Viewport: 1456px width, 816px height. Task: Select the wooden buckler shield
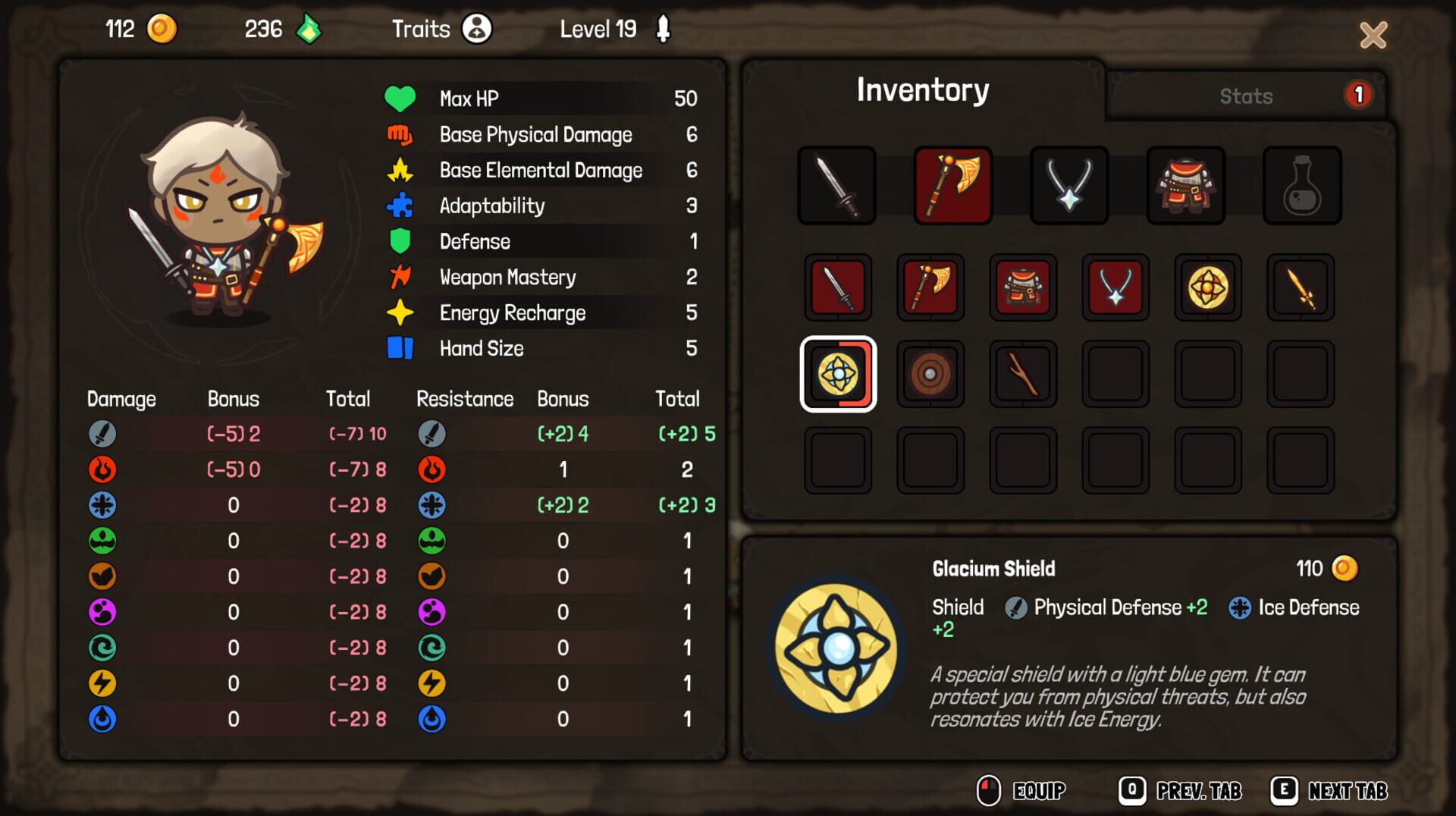coord(930,374)
